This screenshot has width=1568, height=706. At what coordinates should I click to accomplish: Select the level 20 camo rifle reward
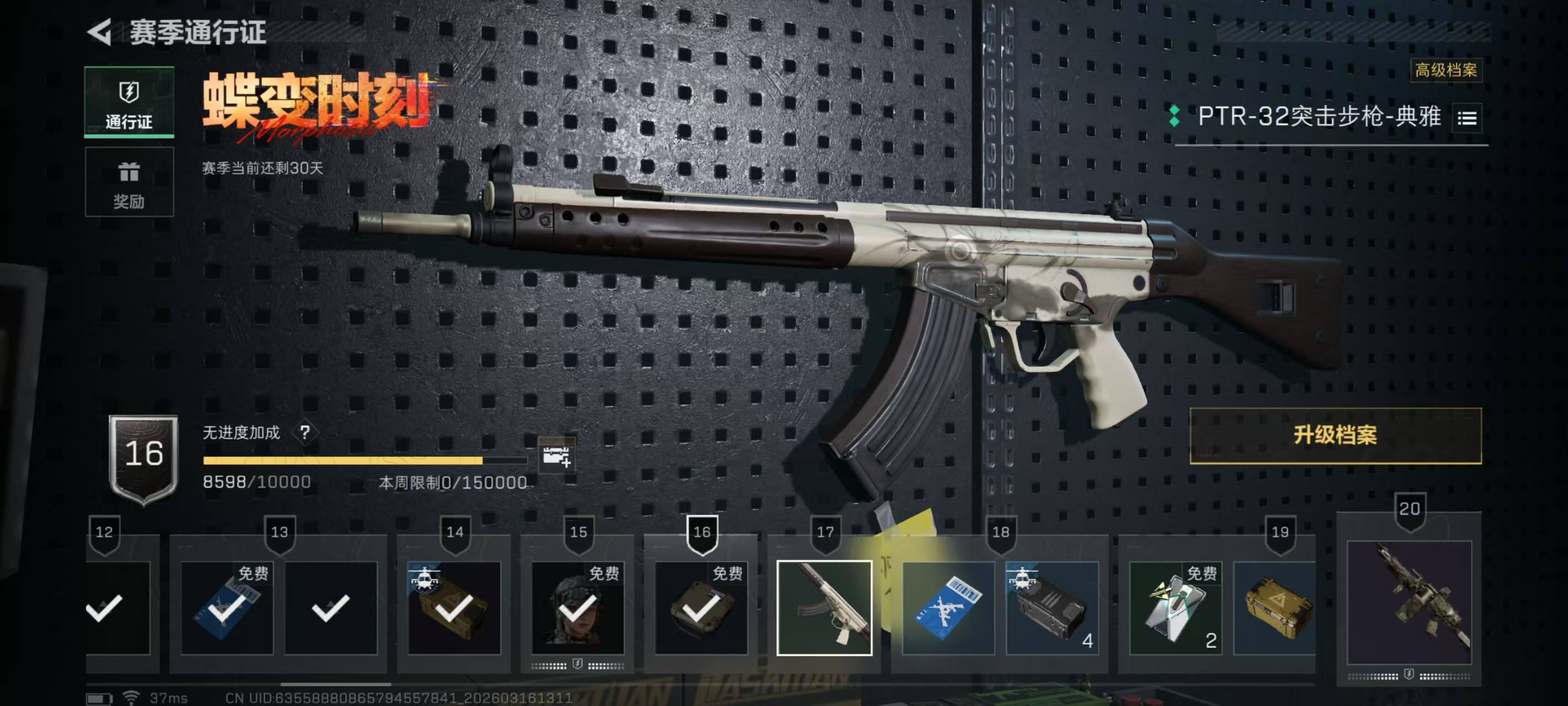point(1409,602)
